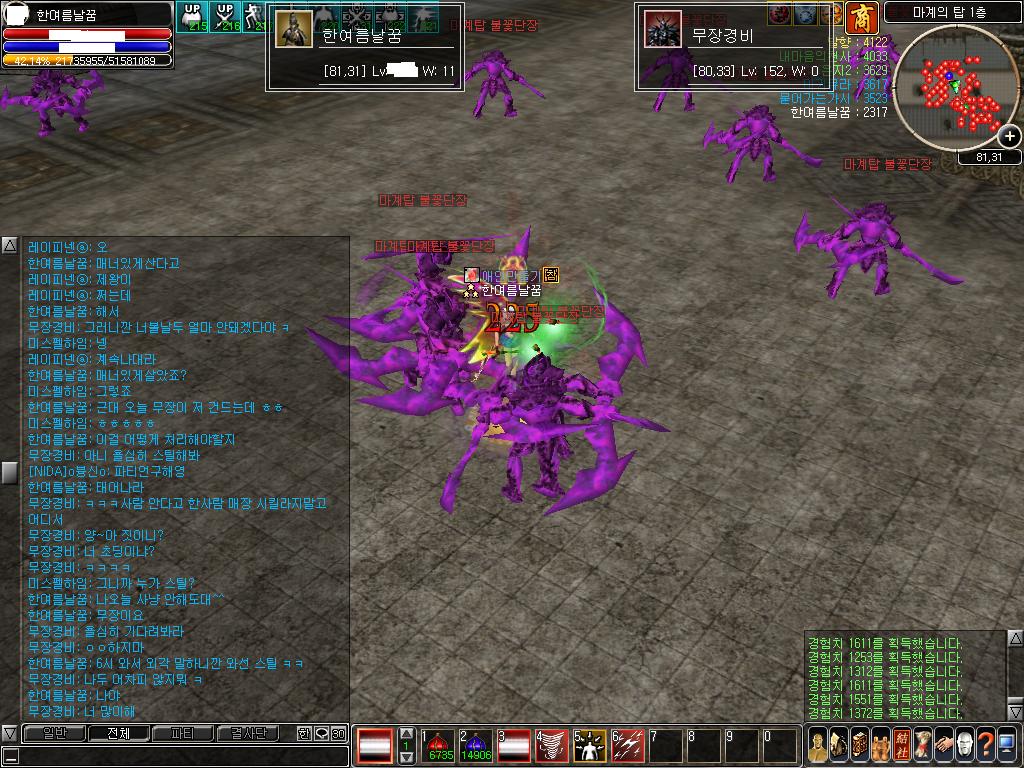Open the help menu question mark icon
1024x768 pixels.
pos(985,745)
